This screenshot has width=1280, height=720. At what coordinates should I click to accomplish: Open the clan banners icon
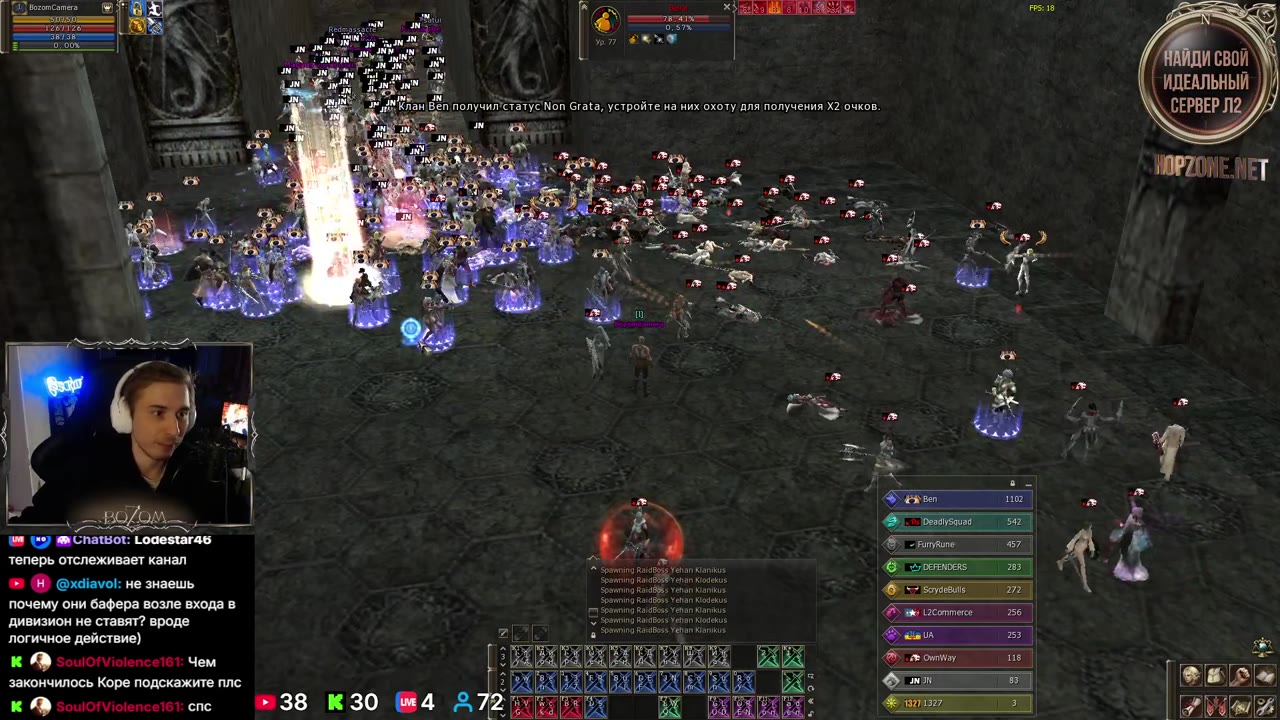[x=1215, y=706]
